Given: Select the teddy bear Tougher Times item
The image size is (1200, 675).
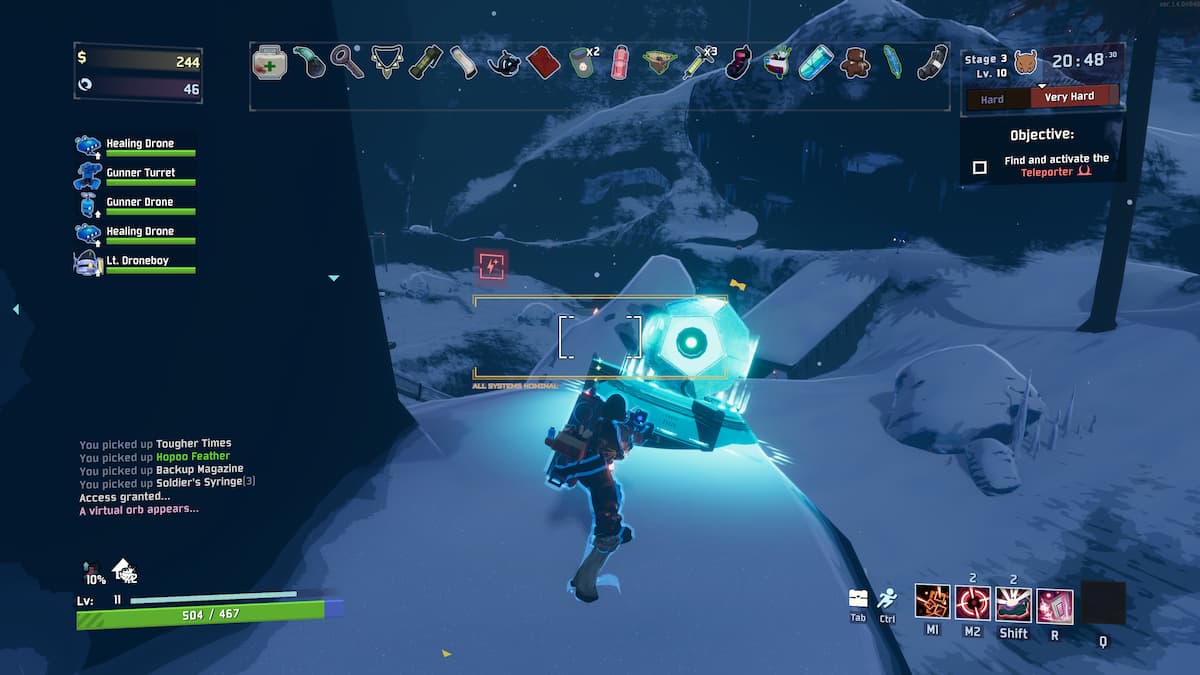Looking at the screenshot, I should pos(854,62).
